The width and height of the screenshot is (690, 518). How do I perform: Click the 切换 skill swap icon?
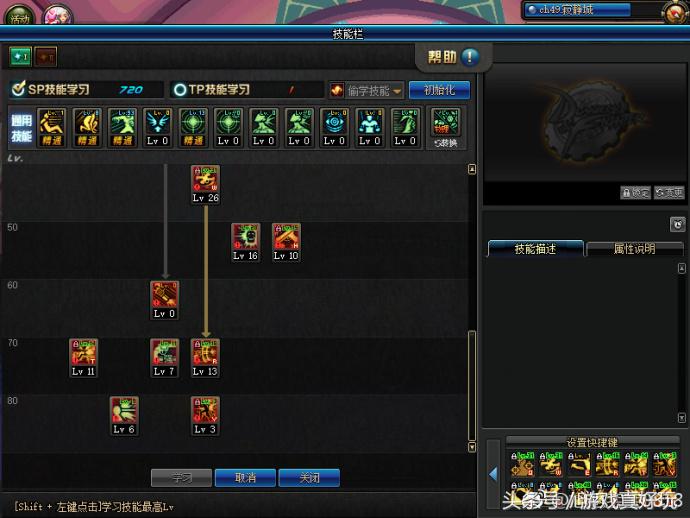(x=445, y=124)
